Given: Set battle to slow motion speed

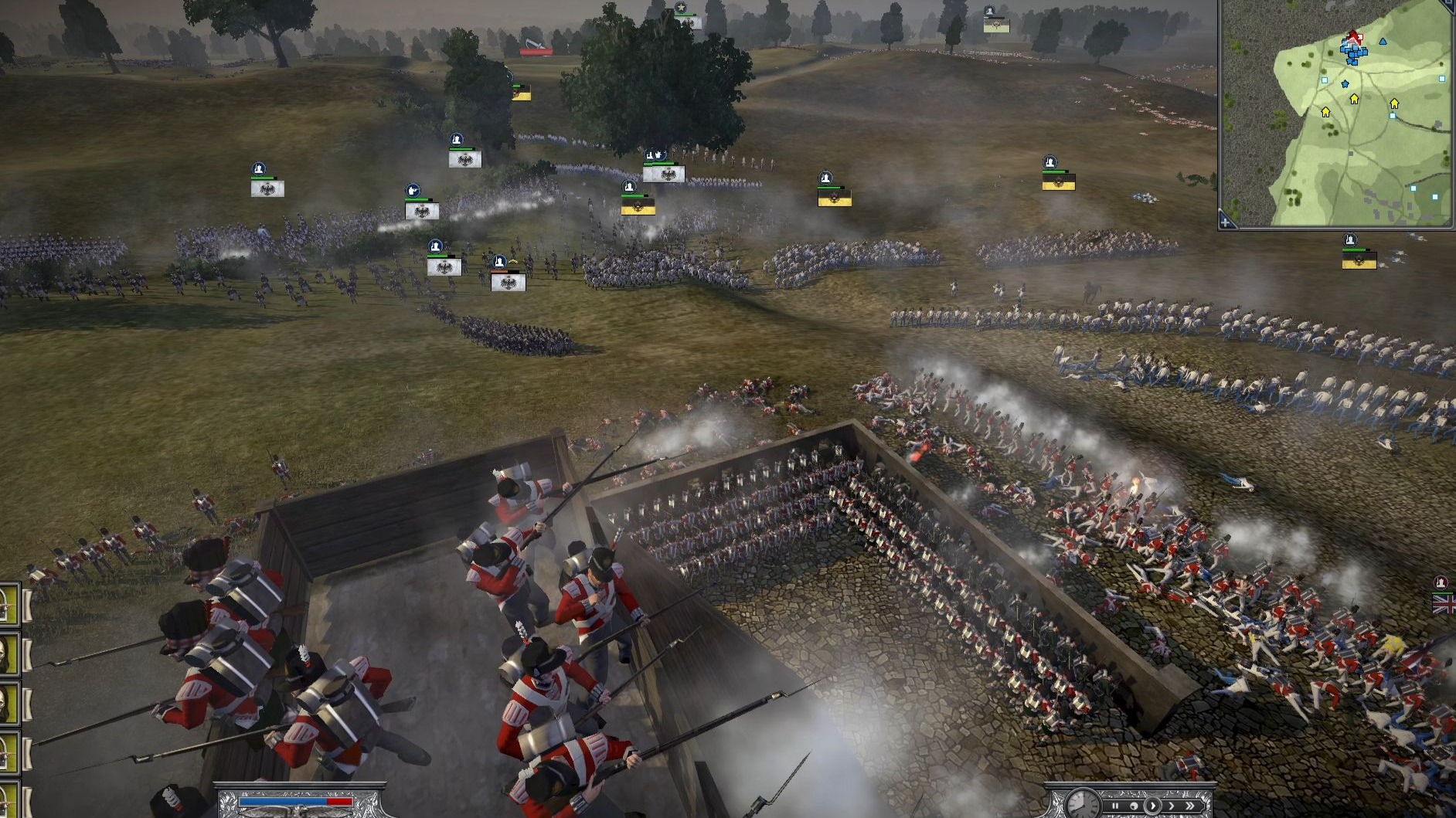Looking at the screenshot, I should [1134, 806].
